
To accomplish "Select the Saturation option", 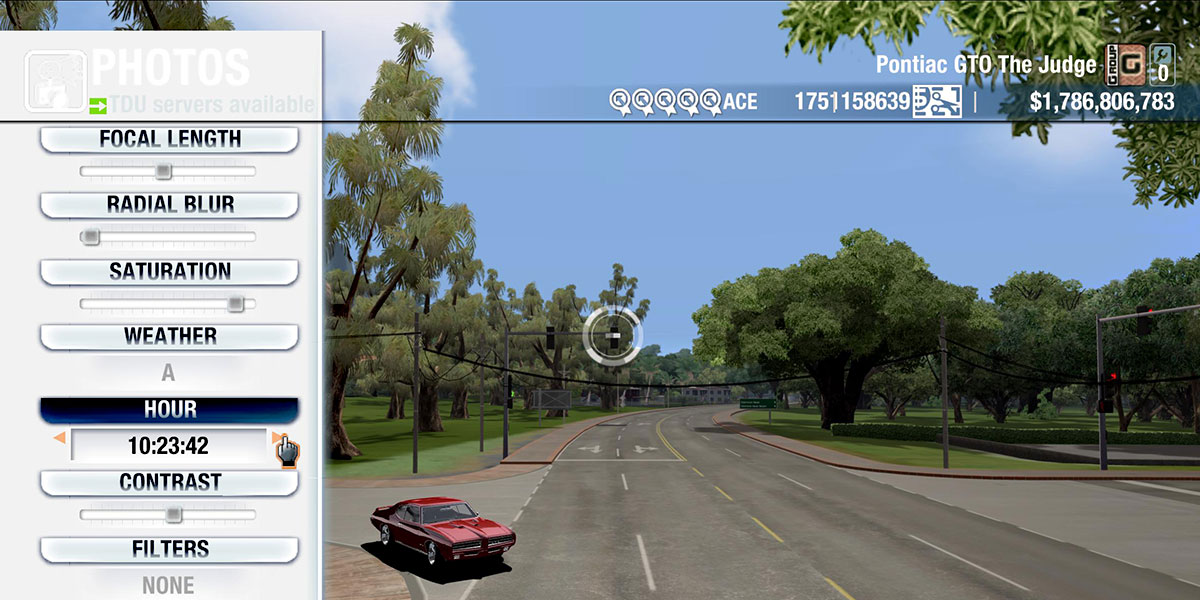I will click(169, 272).
